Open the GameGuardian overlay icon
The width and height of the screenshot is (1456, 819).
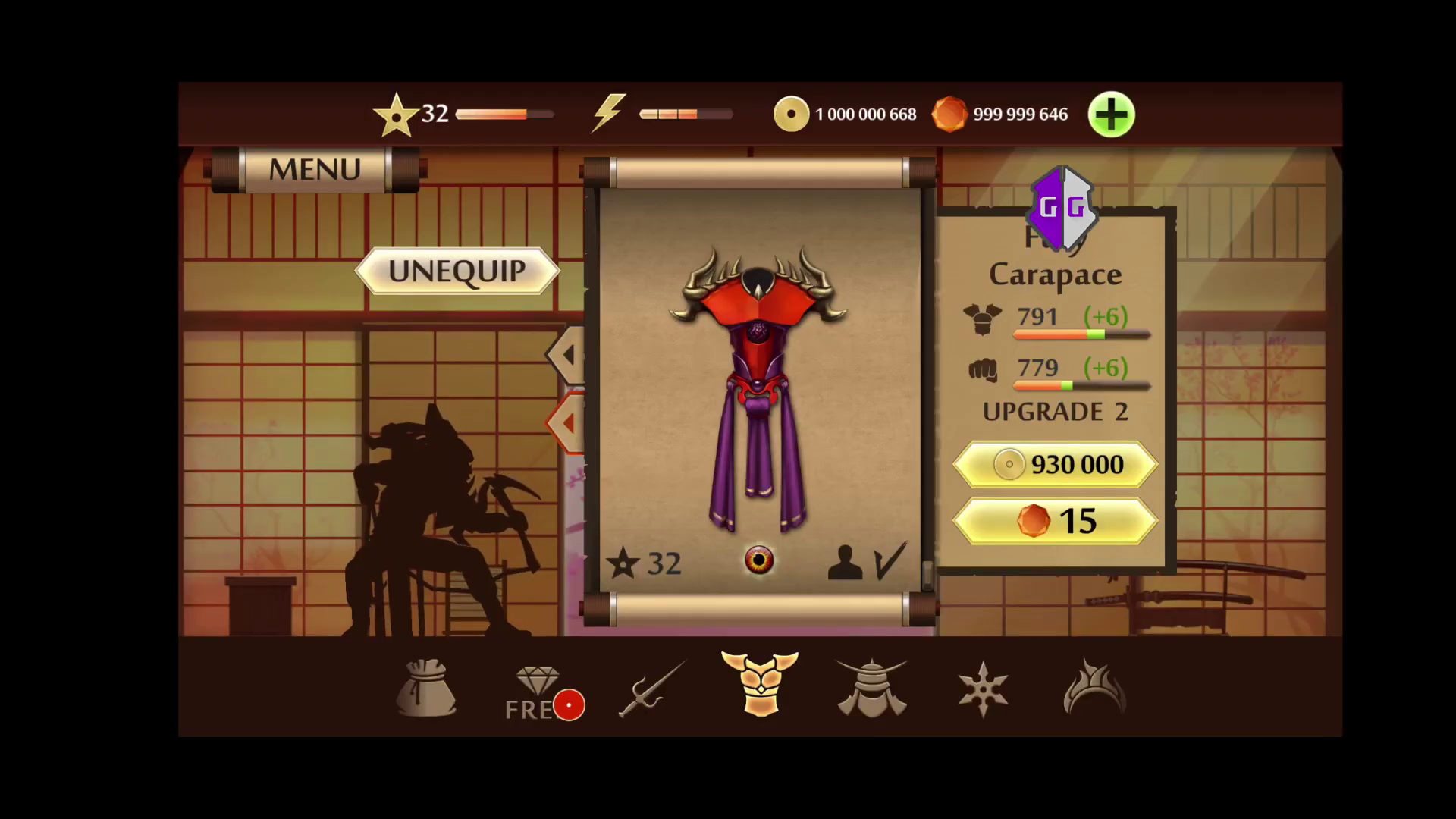coord(1062,207)
